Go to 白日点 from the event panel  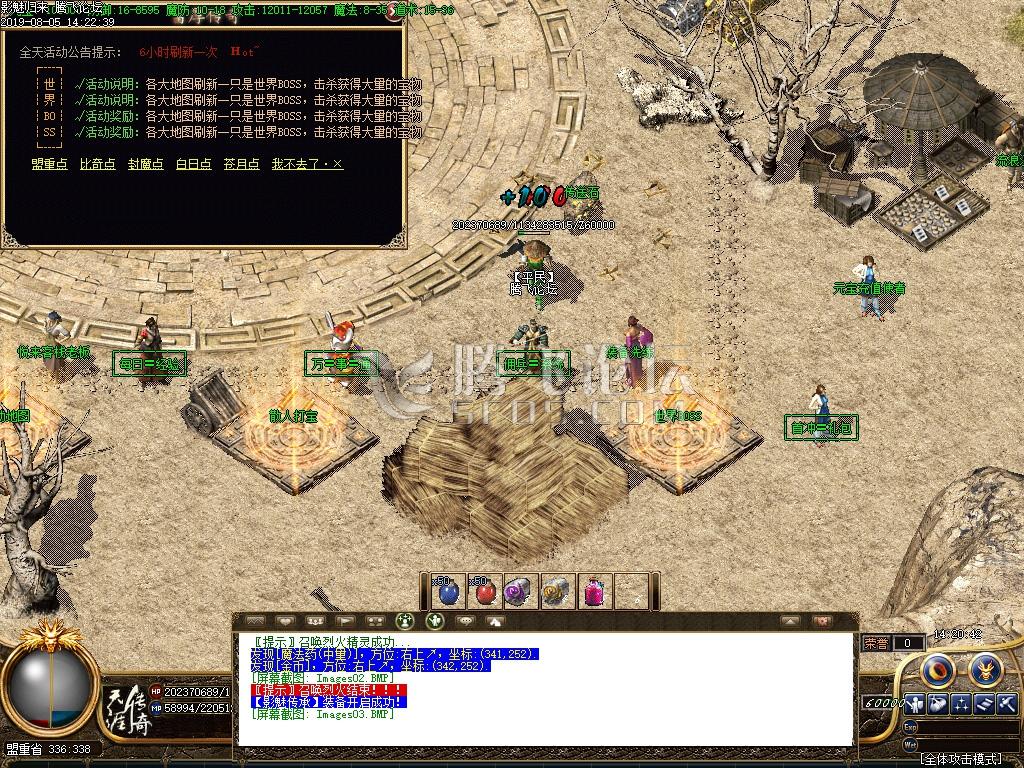(193, 164)
